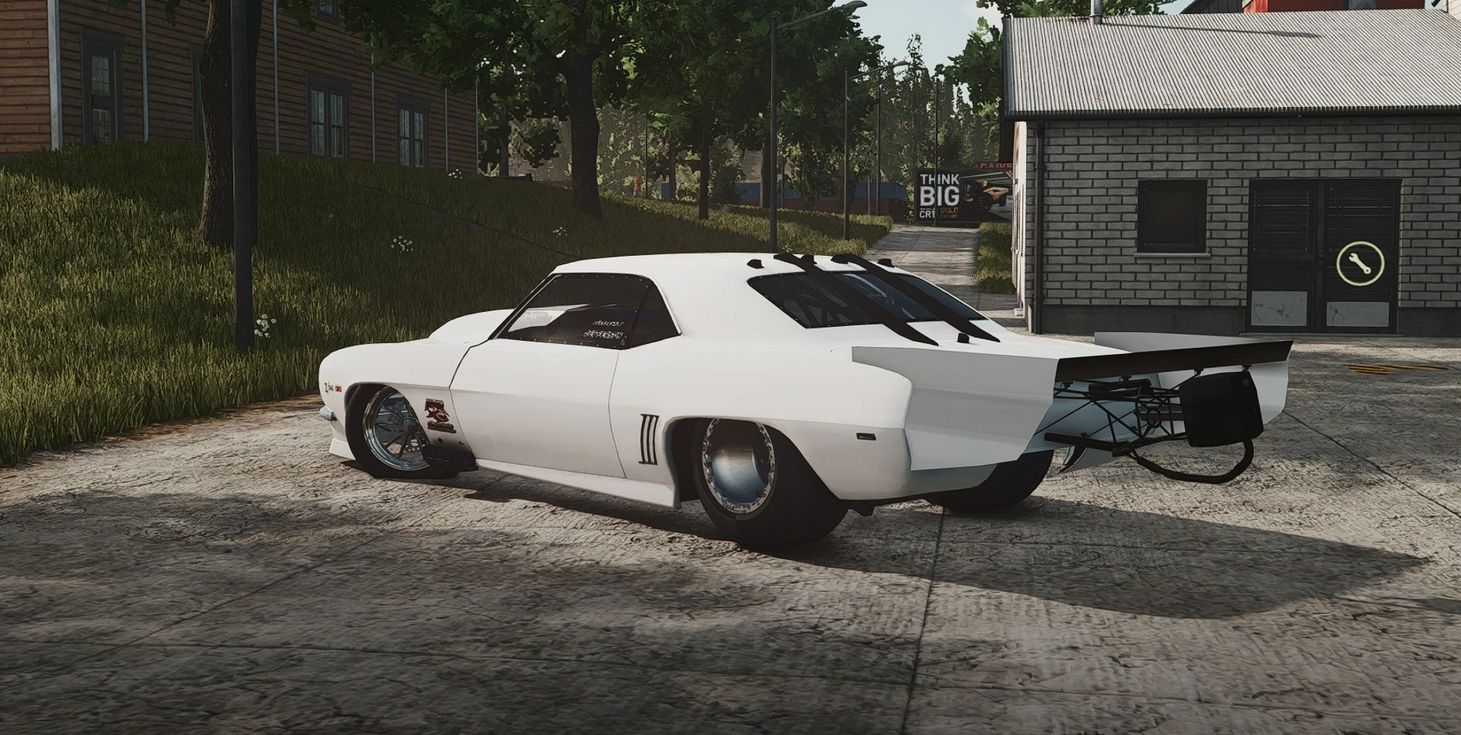
Task: Click the wrench garage marker icon
Action: pyautogui.click(x=1359, y=263)
